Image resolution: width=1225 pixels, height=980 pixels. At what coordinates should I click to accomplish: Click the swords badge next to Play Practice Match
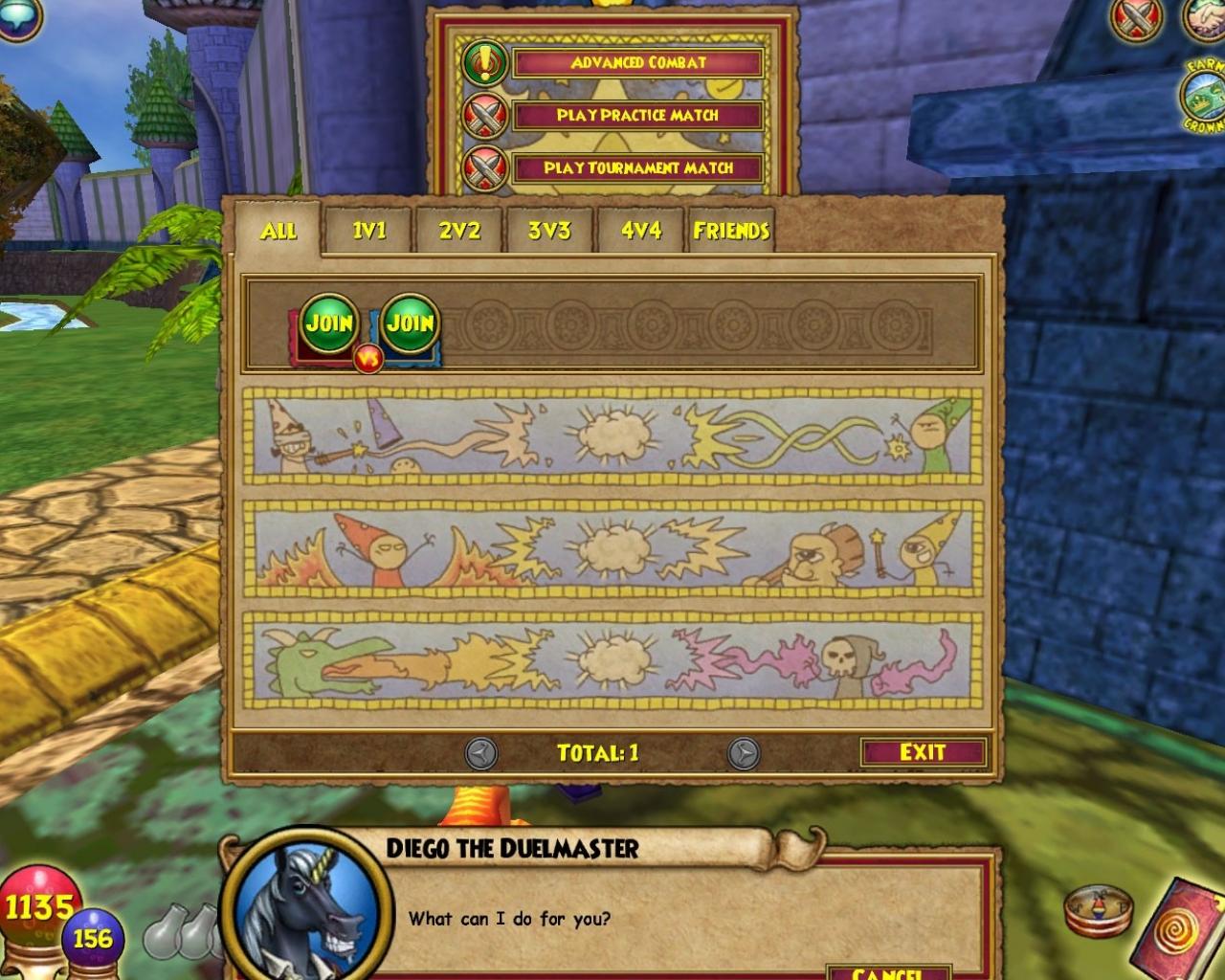(488, 116)
